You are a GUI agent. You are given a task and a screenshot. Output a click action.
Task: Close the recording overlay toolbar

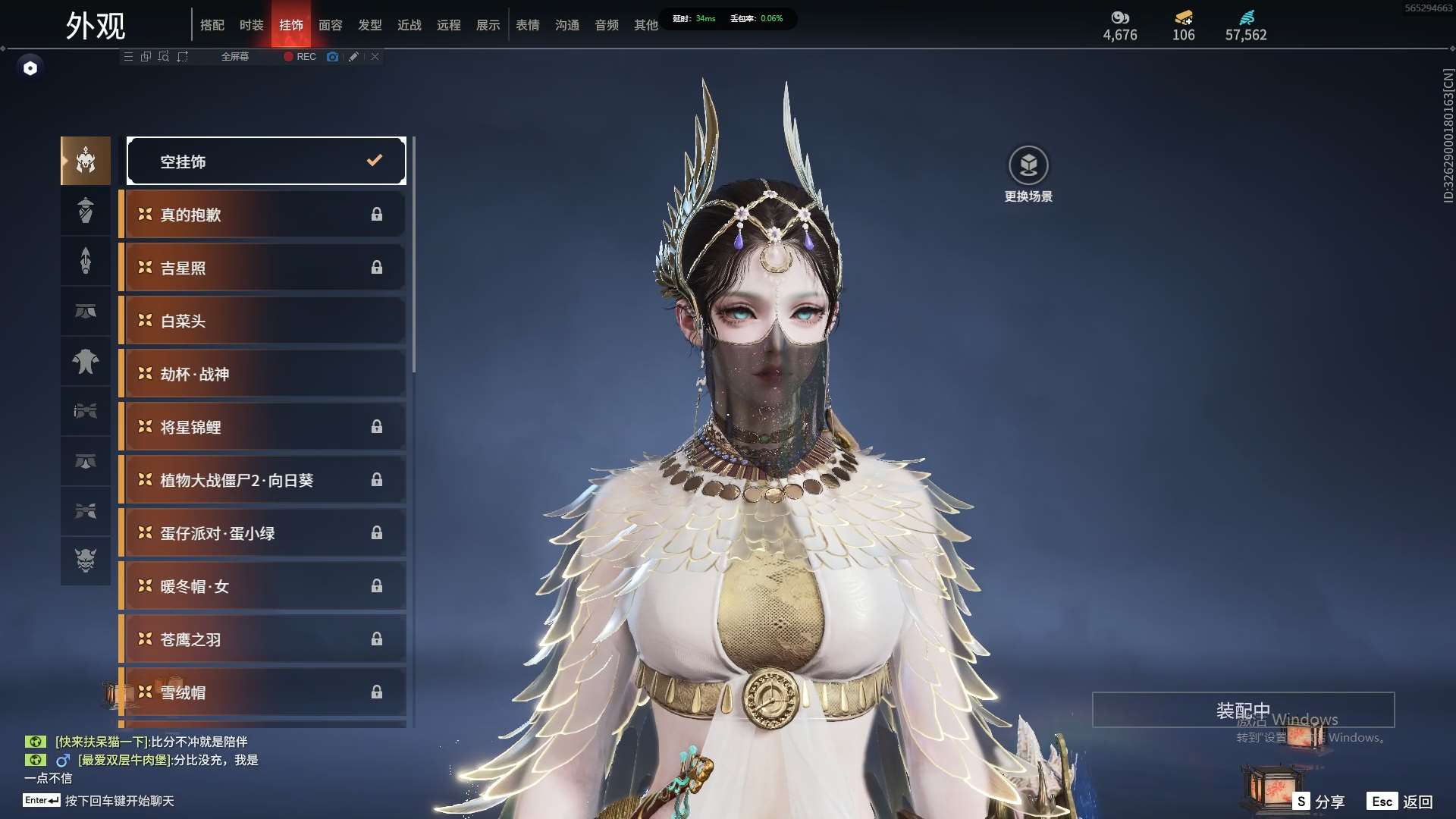[x=375, y=57]
